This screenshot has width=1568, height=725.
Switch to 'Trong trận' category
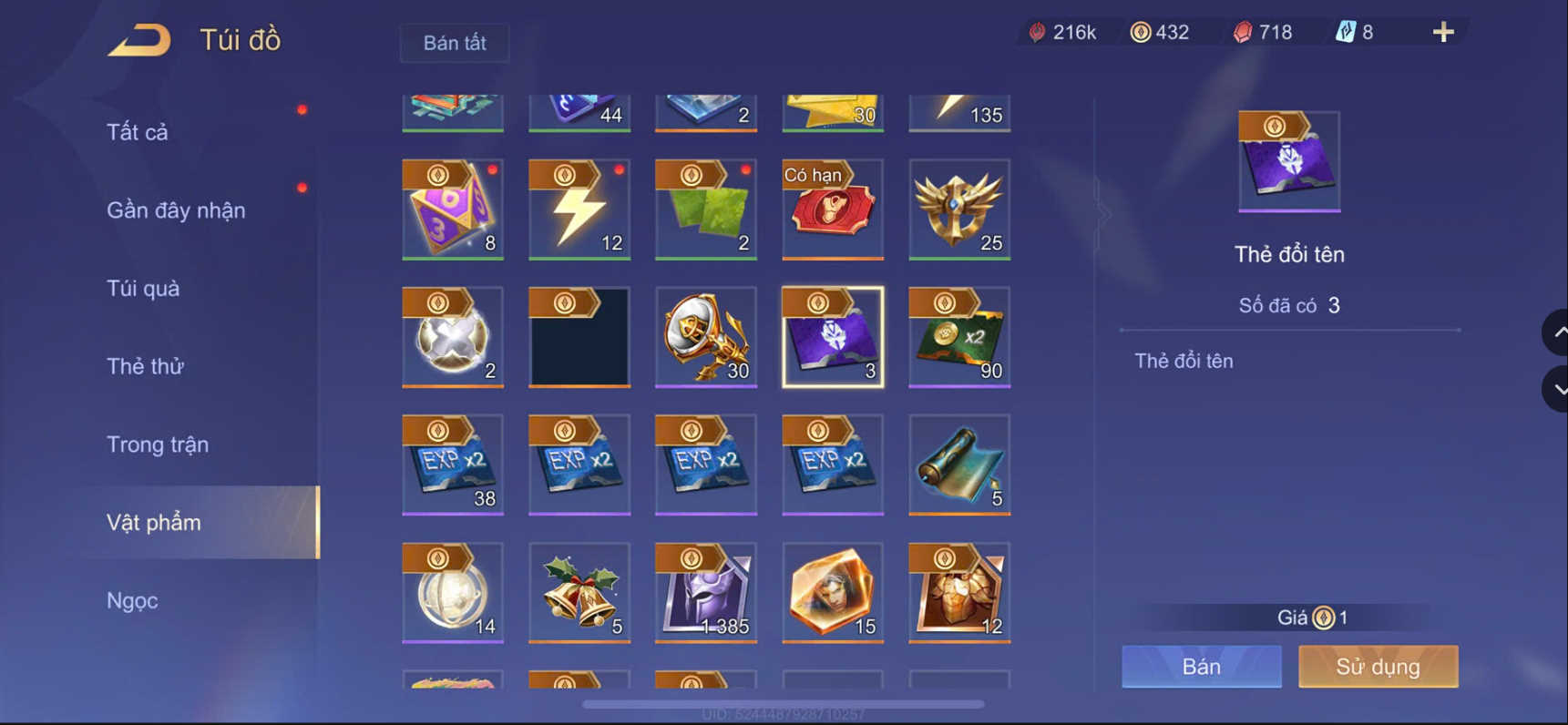point(157,444)
